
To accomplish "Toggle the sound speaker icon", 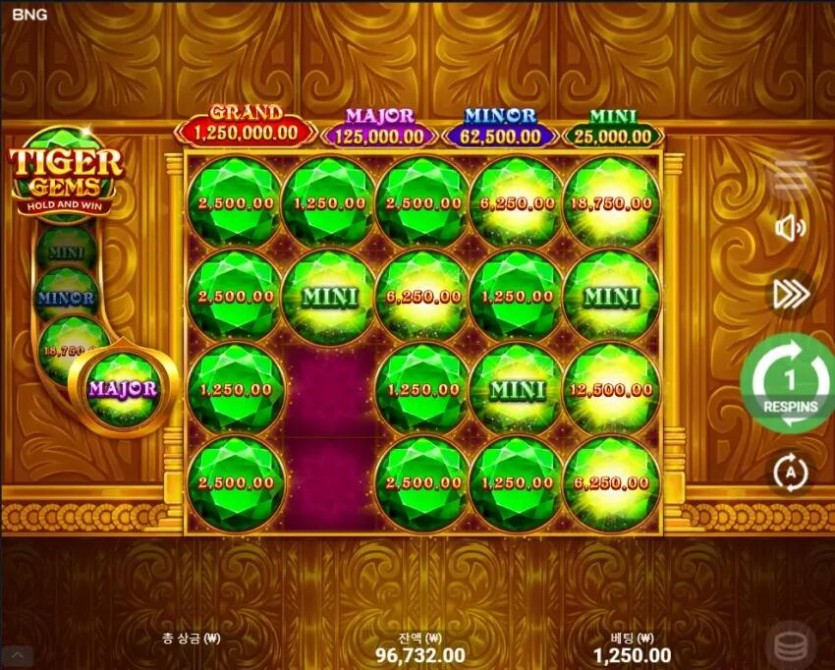I will (x=790, y=229).
